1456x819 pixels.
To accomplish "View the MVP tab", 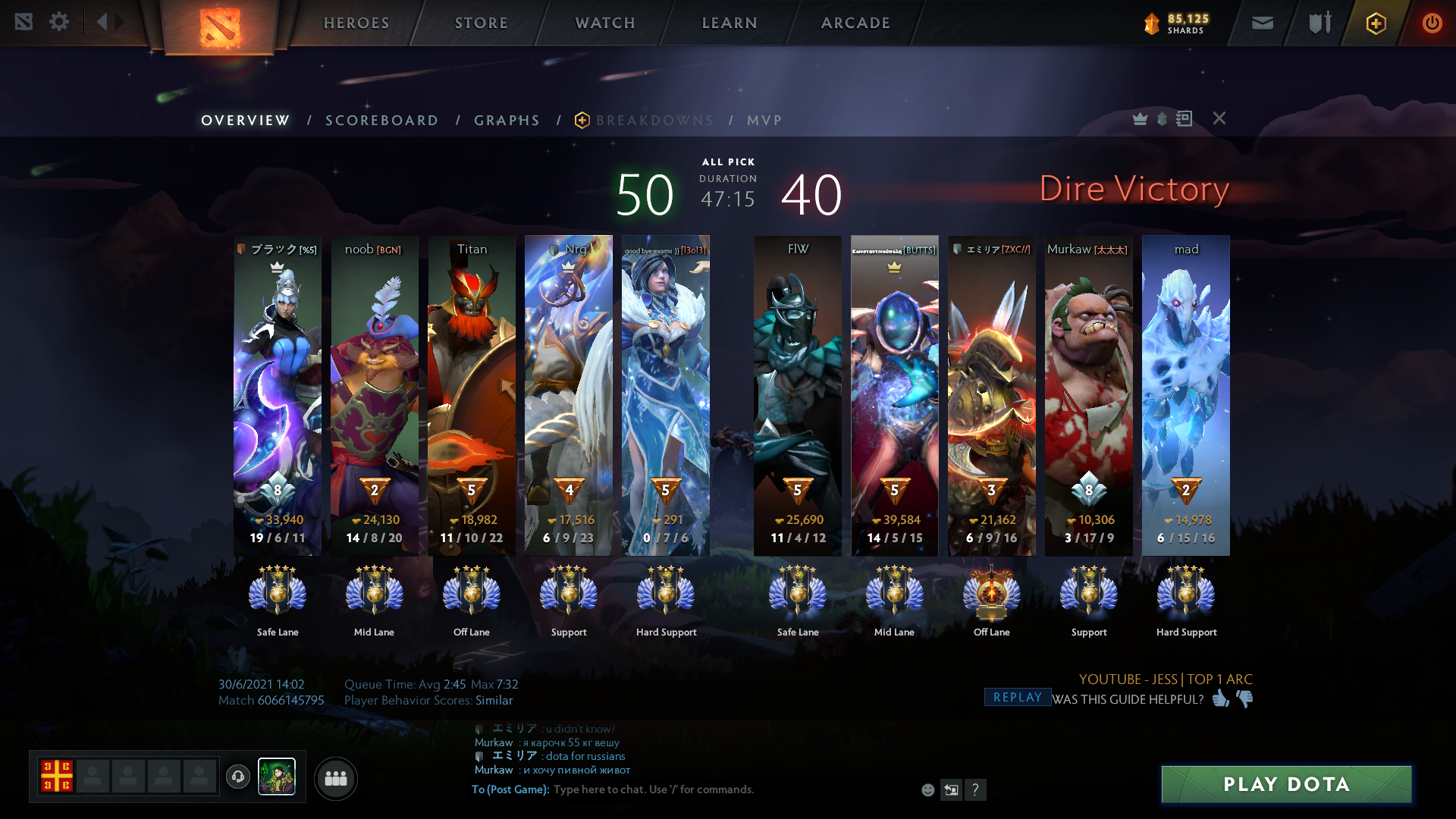I will (764, 121).
